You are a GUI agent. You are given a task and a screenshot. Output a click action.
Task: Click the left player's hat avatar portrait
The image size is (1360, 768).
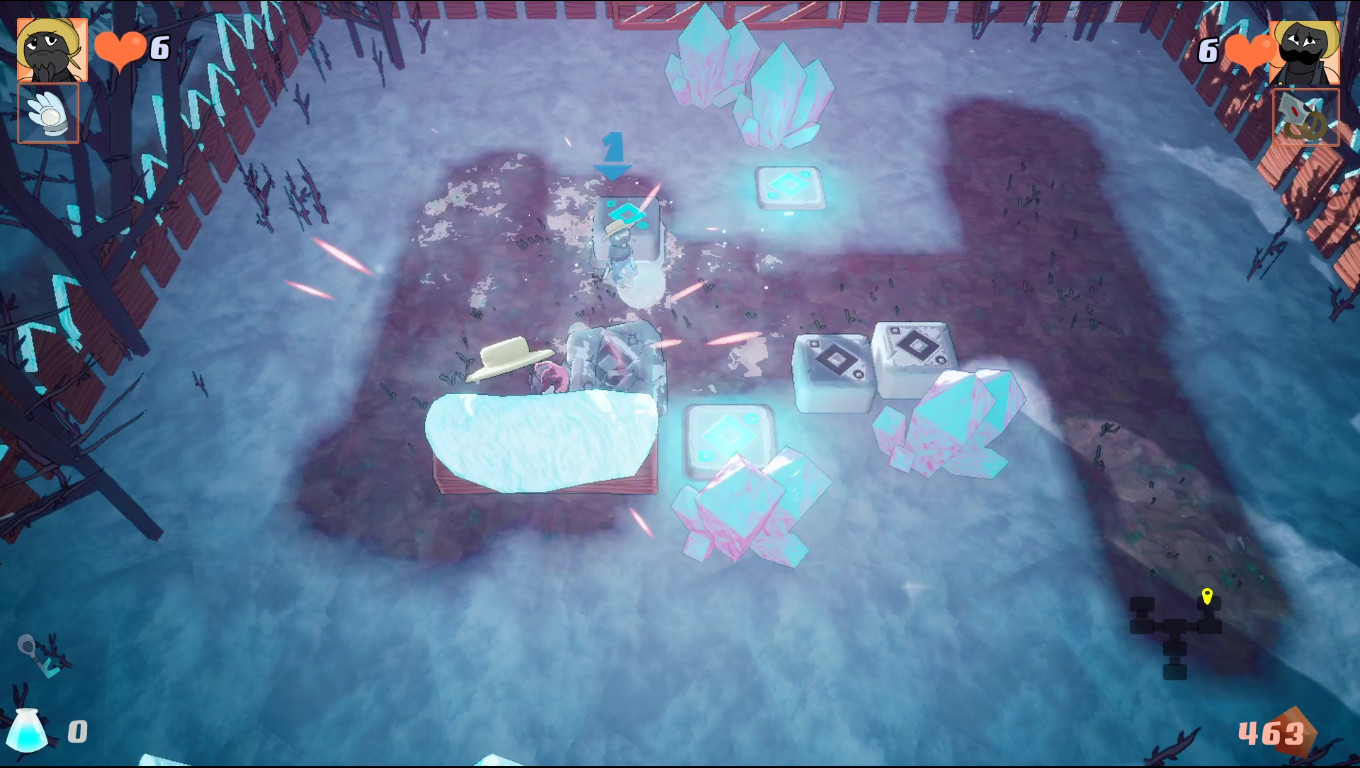point(48,48)
